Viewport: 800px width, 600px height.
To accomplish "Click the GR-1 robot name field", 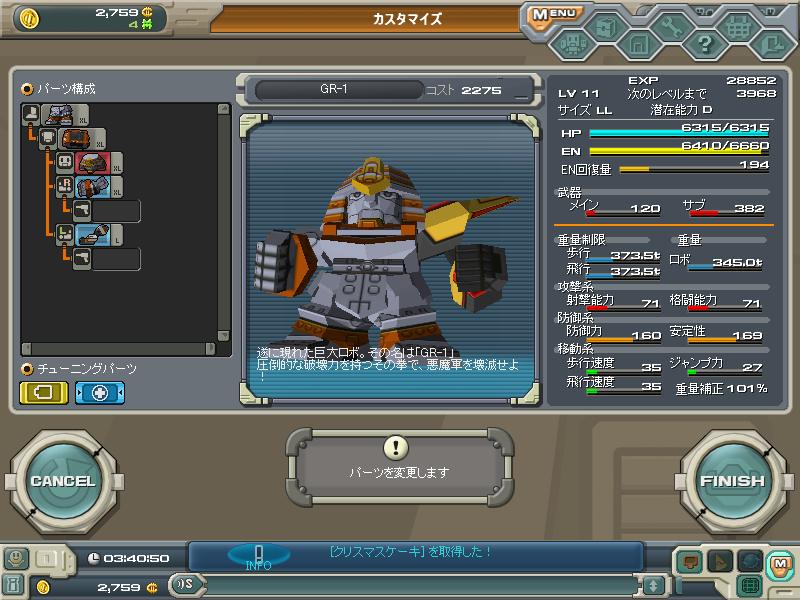I will [335, 90].
